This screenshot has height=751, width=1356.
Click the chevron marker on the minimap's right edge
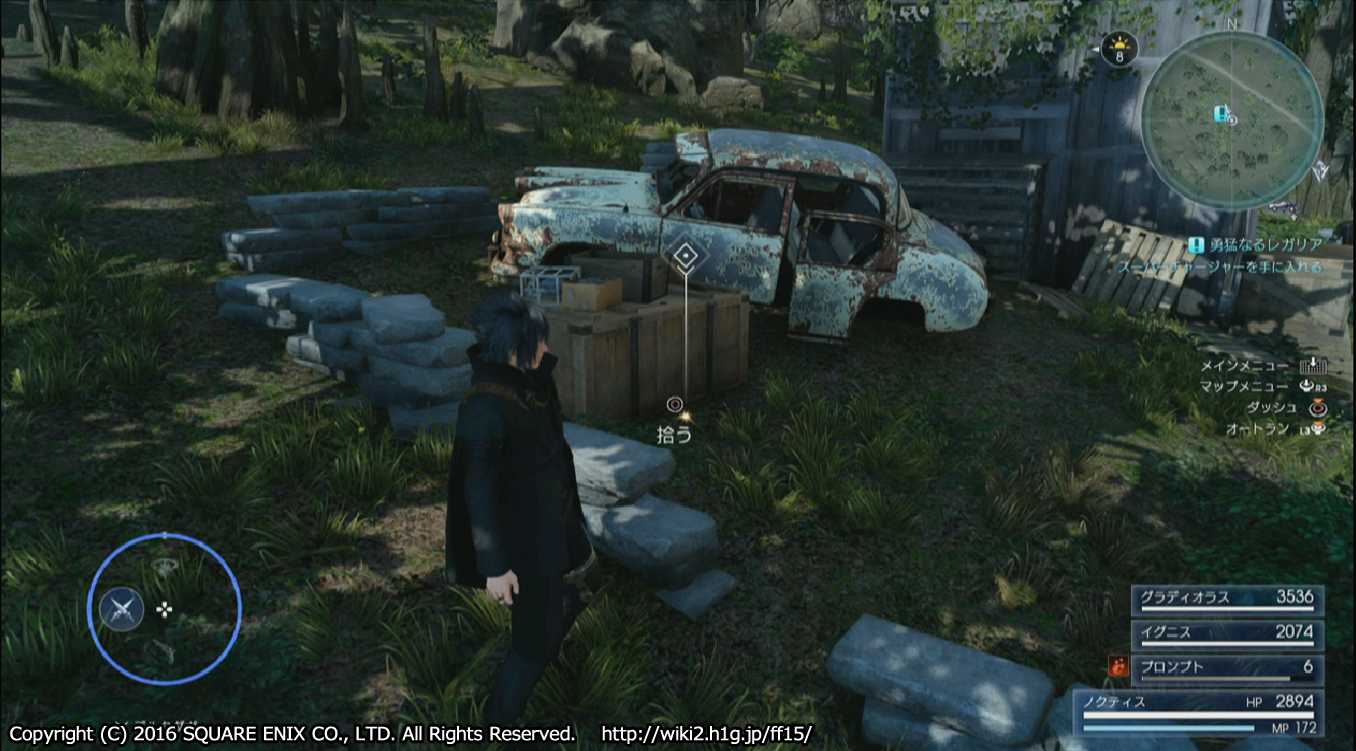1319,170
